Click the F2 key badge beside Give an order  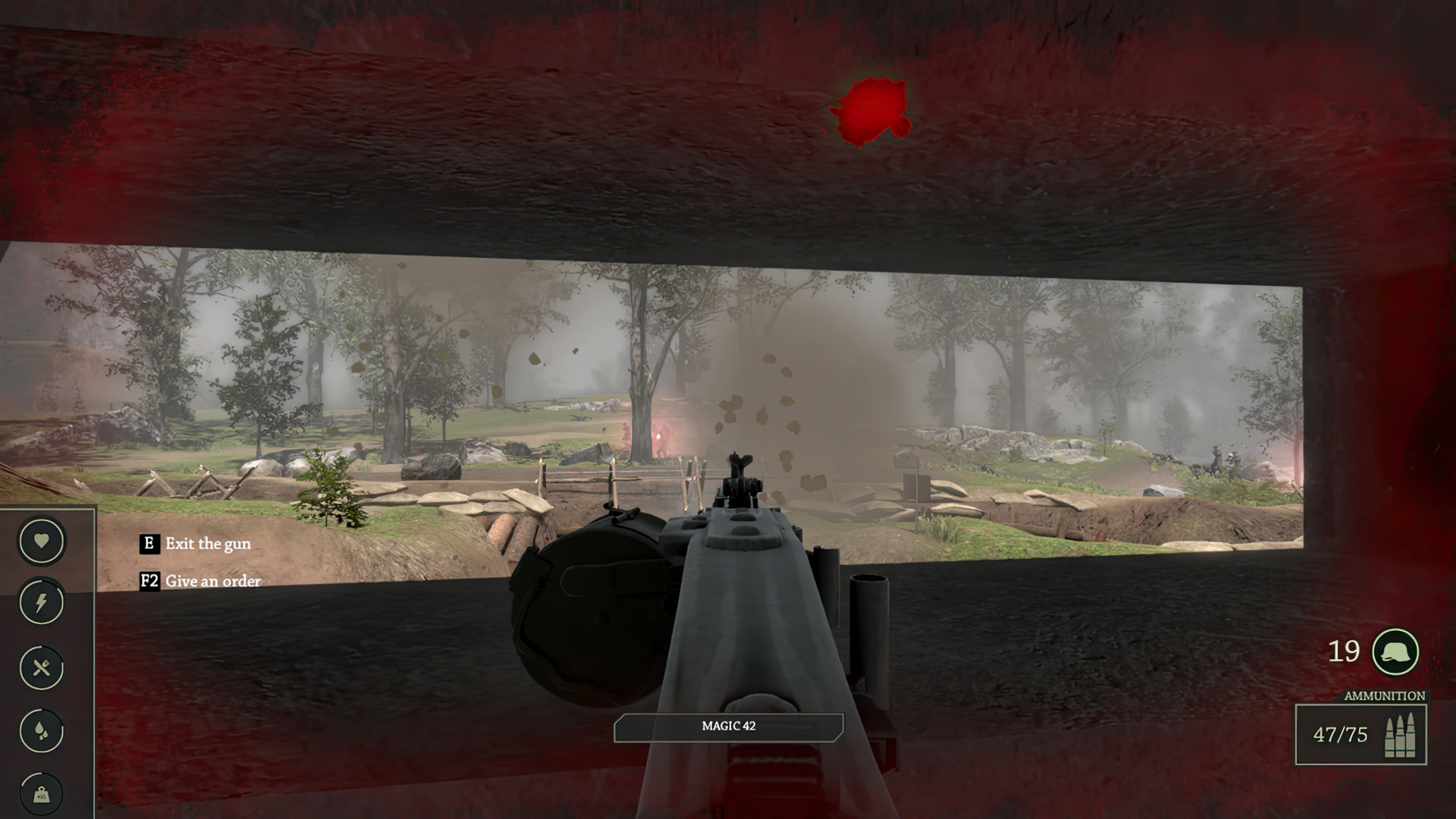[149, 582]
